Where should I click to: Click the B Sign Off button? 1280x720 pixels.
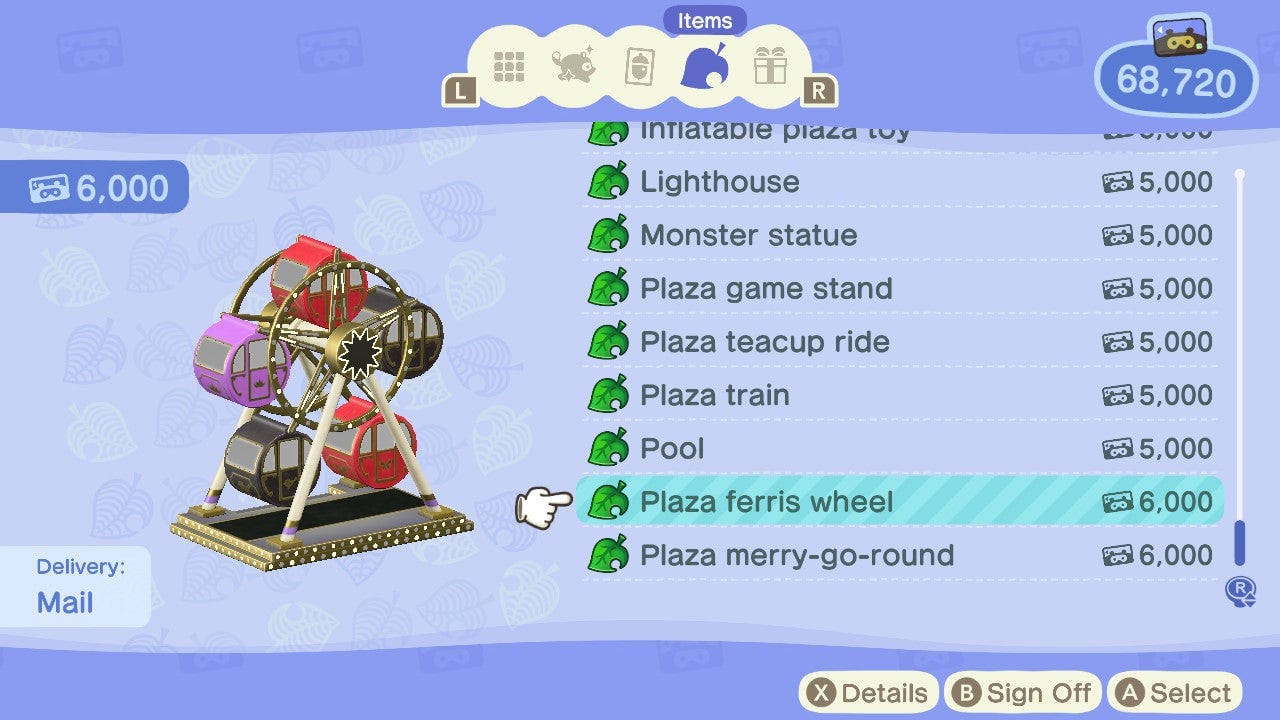click(x=1022, y=692)
